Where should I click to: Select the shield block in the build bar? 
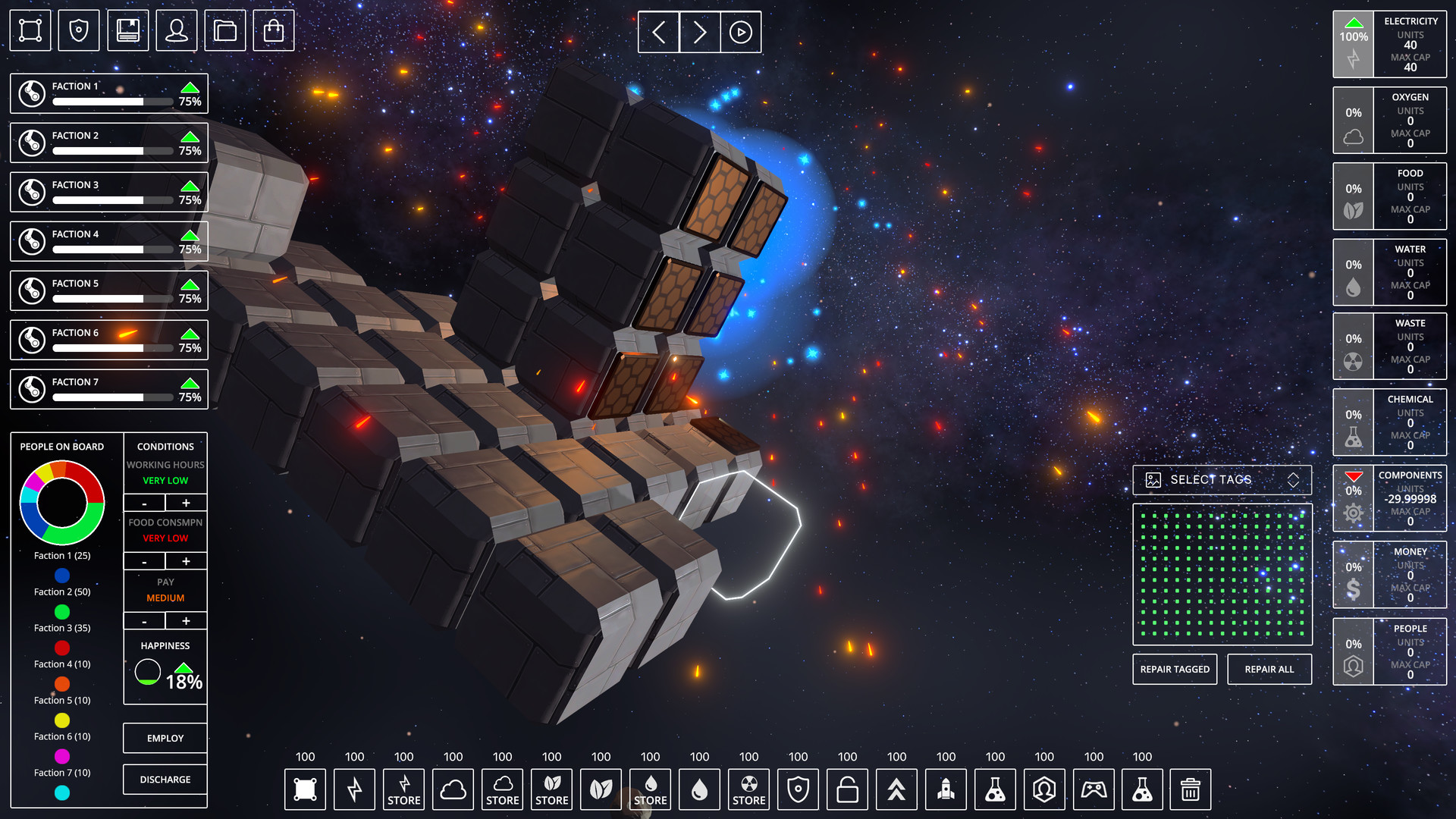798,789
